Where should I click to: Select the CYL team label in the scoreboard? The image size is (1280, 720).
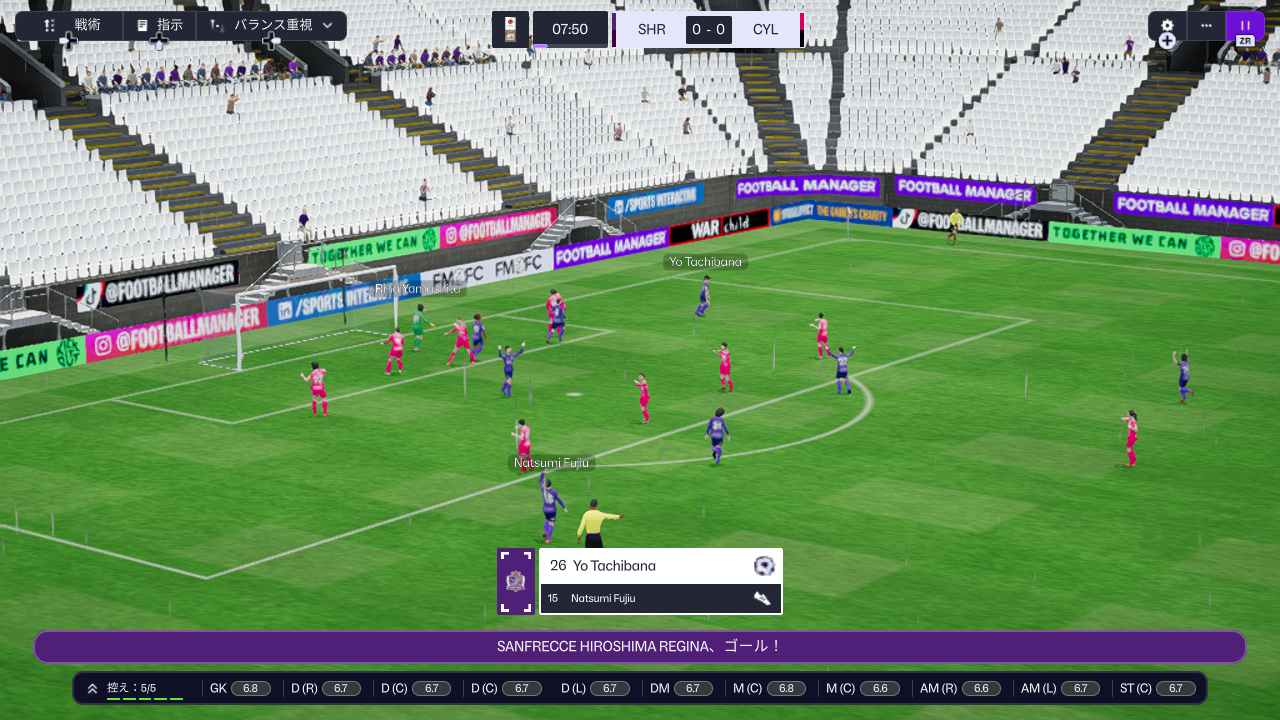766,30
